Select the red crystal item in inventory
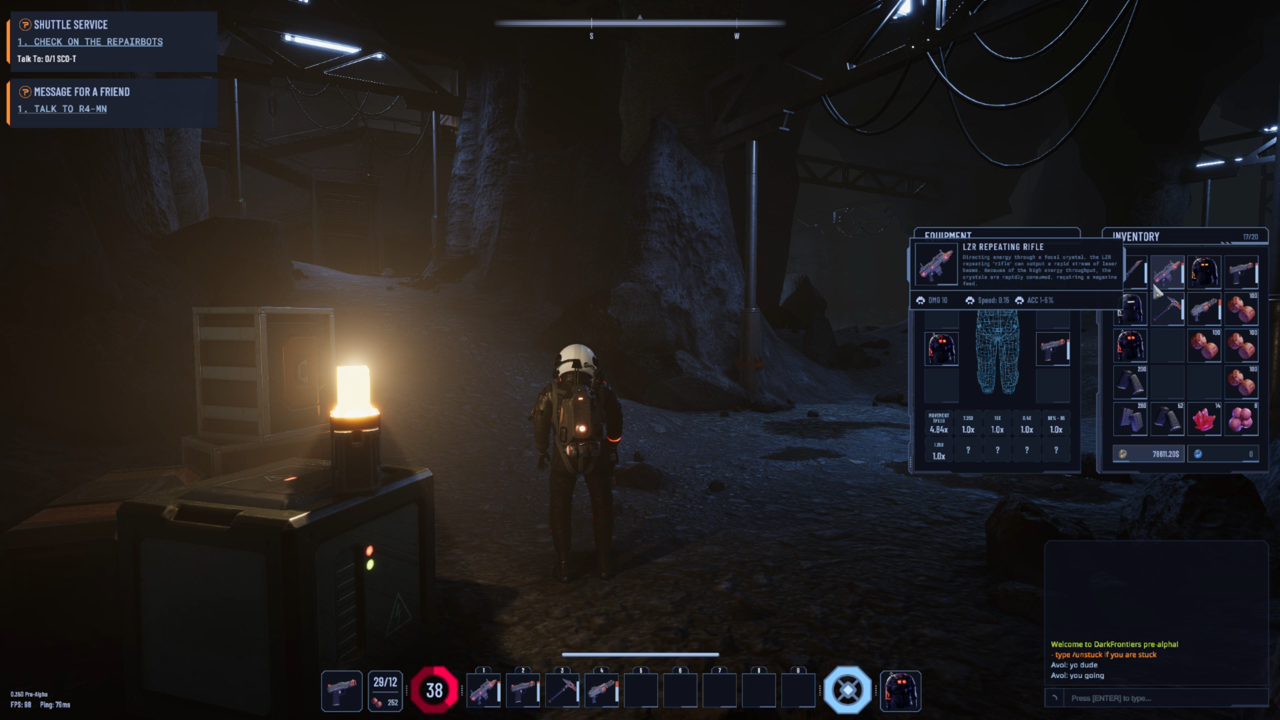Screen dimensions: 1280x720 1204,419
